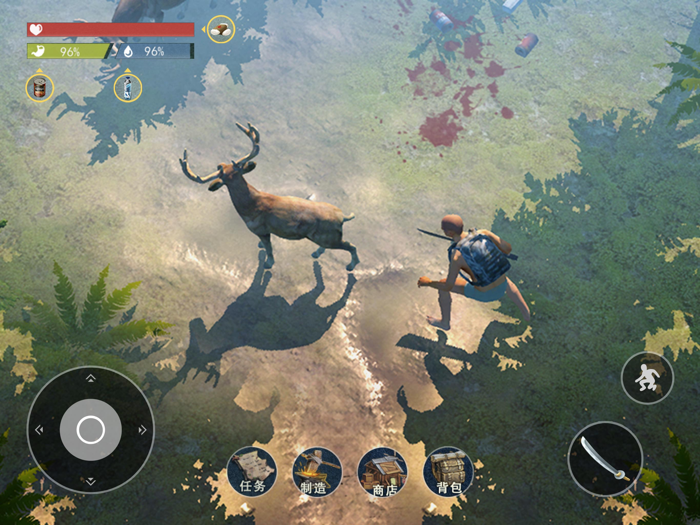The image size is (700, 525).
Task: Eat the canned food quick item
Action: pos(40,88)
